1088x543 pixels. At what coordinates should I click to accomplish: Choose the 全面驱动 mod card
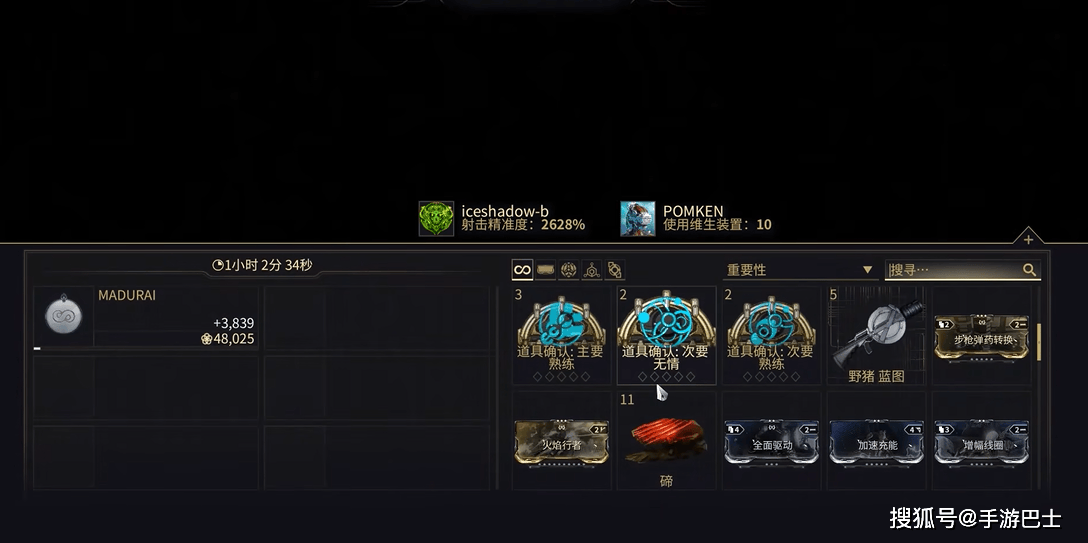tap(771, 441)
